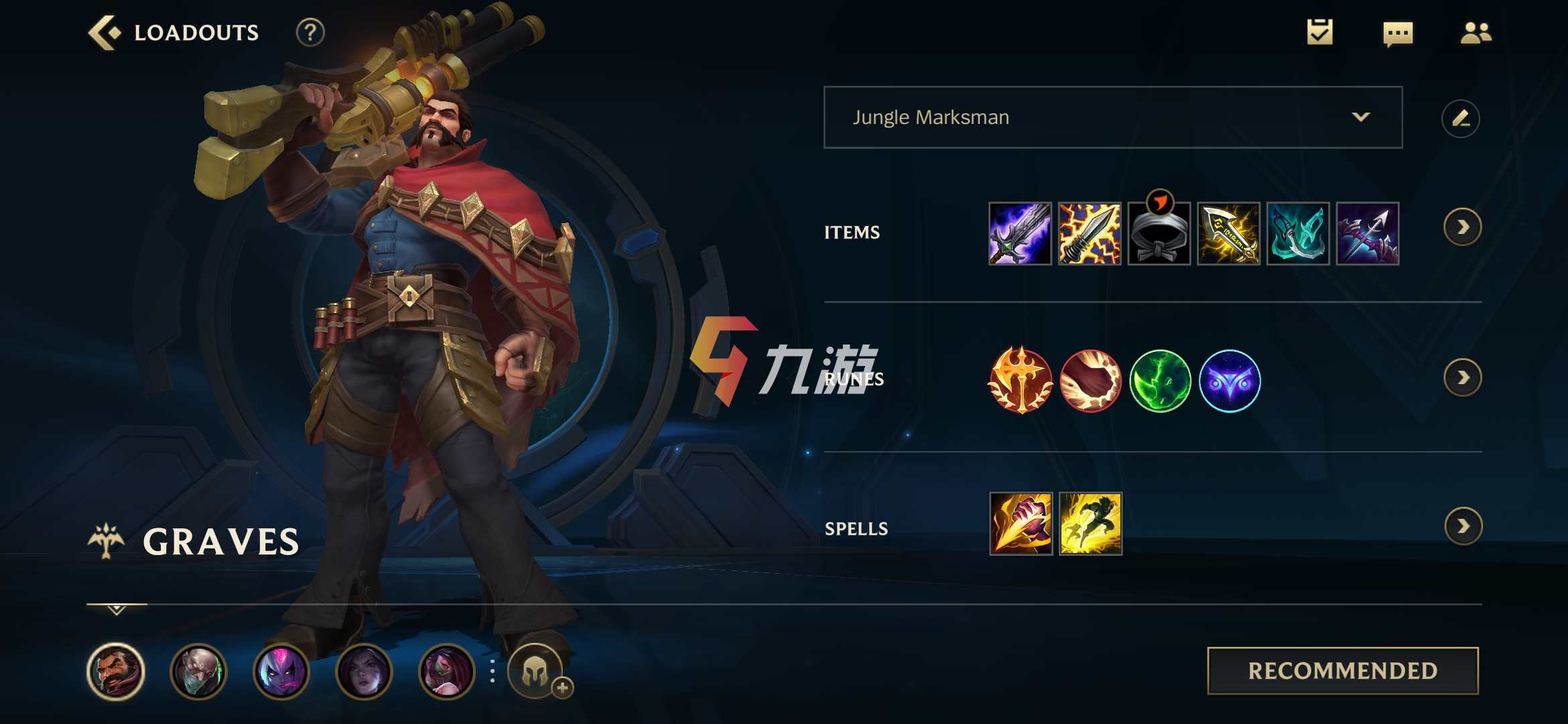
Task: Go back from the Loadouts screen
Action: [105, 32]
